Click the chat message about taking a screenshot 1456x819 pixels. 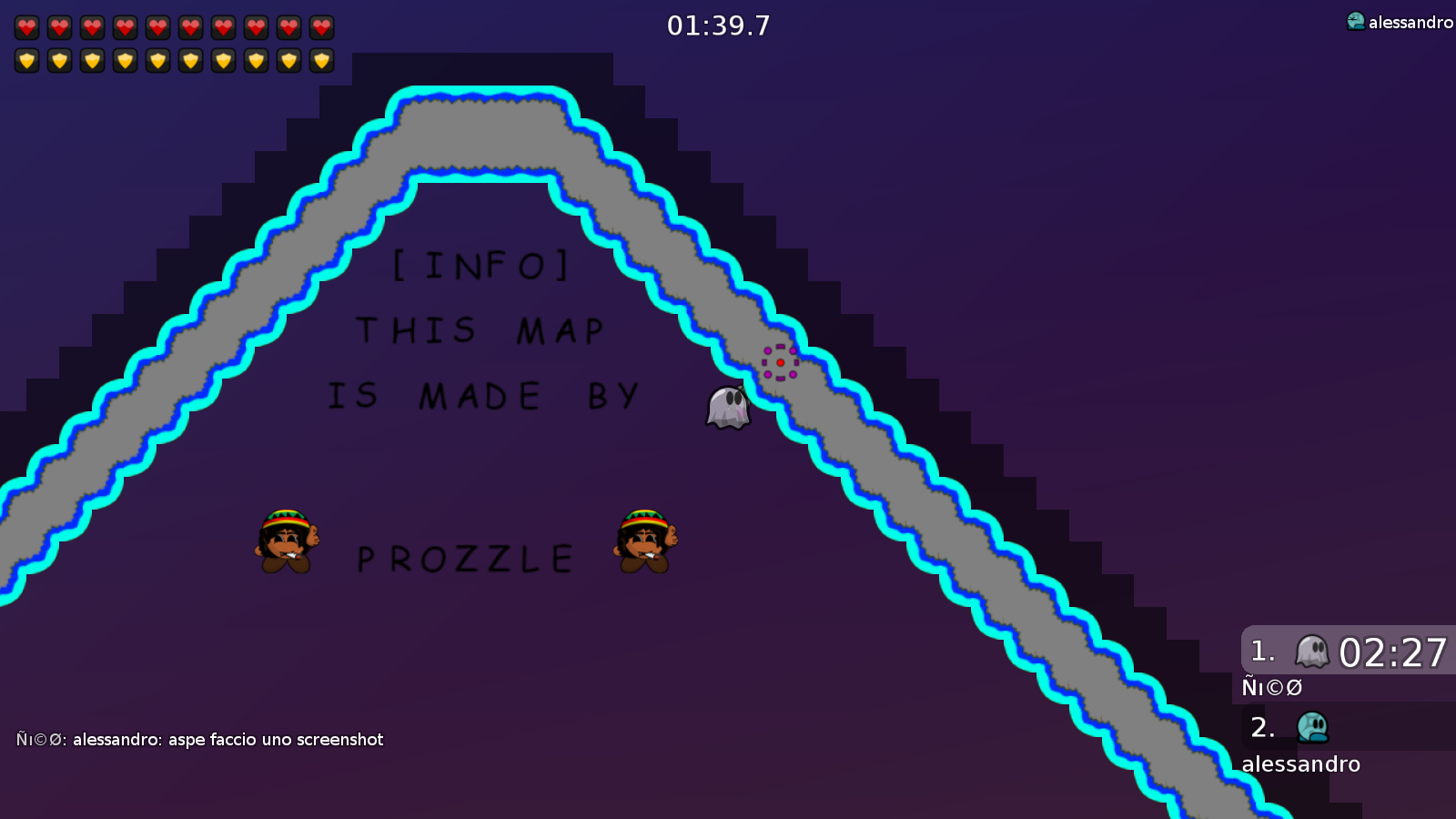click(x=200, y=740)
